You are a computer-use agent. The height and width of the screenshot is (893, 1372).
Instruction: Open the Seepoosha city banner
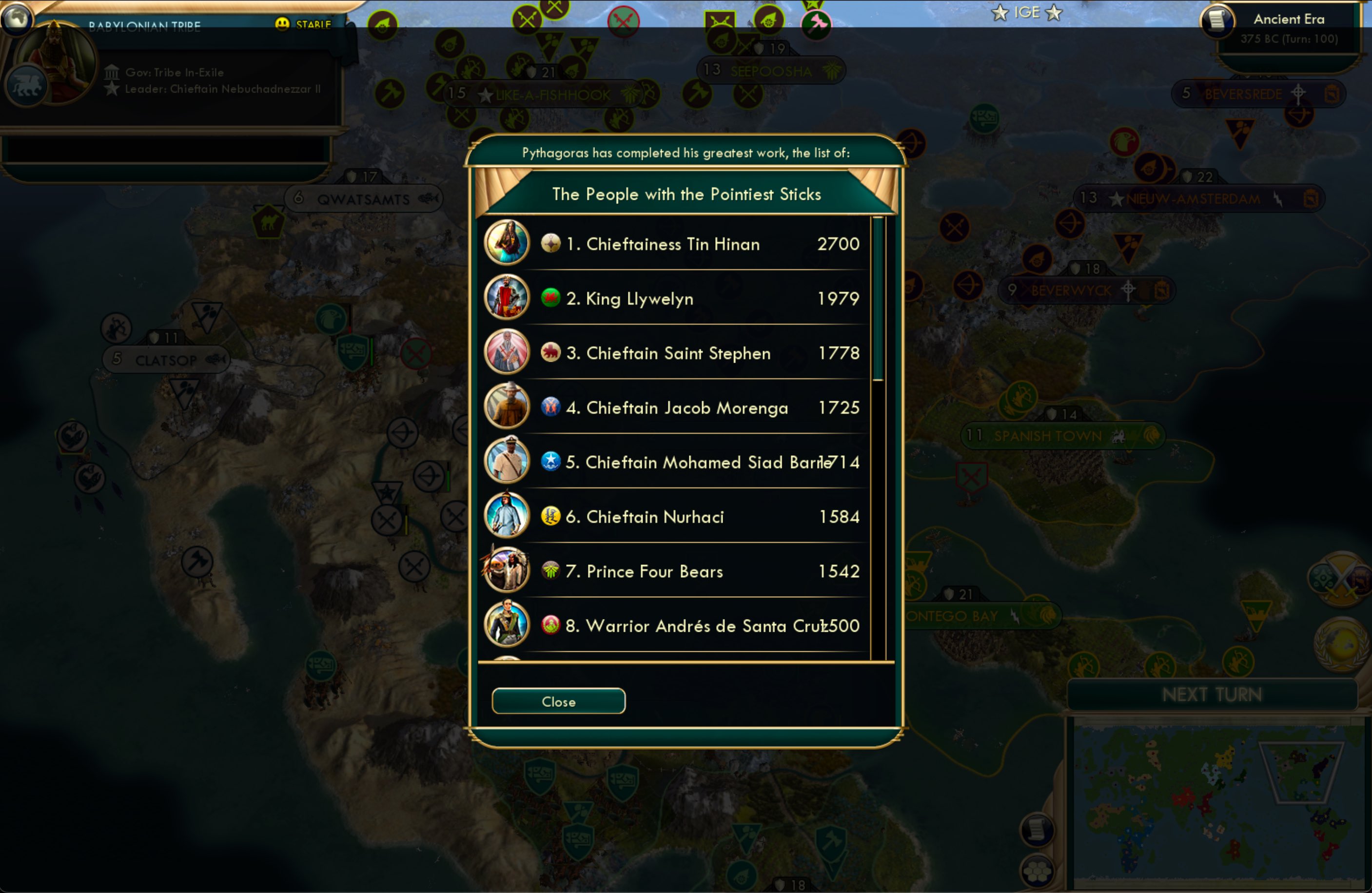[x=771, y=71]
